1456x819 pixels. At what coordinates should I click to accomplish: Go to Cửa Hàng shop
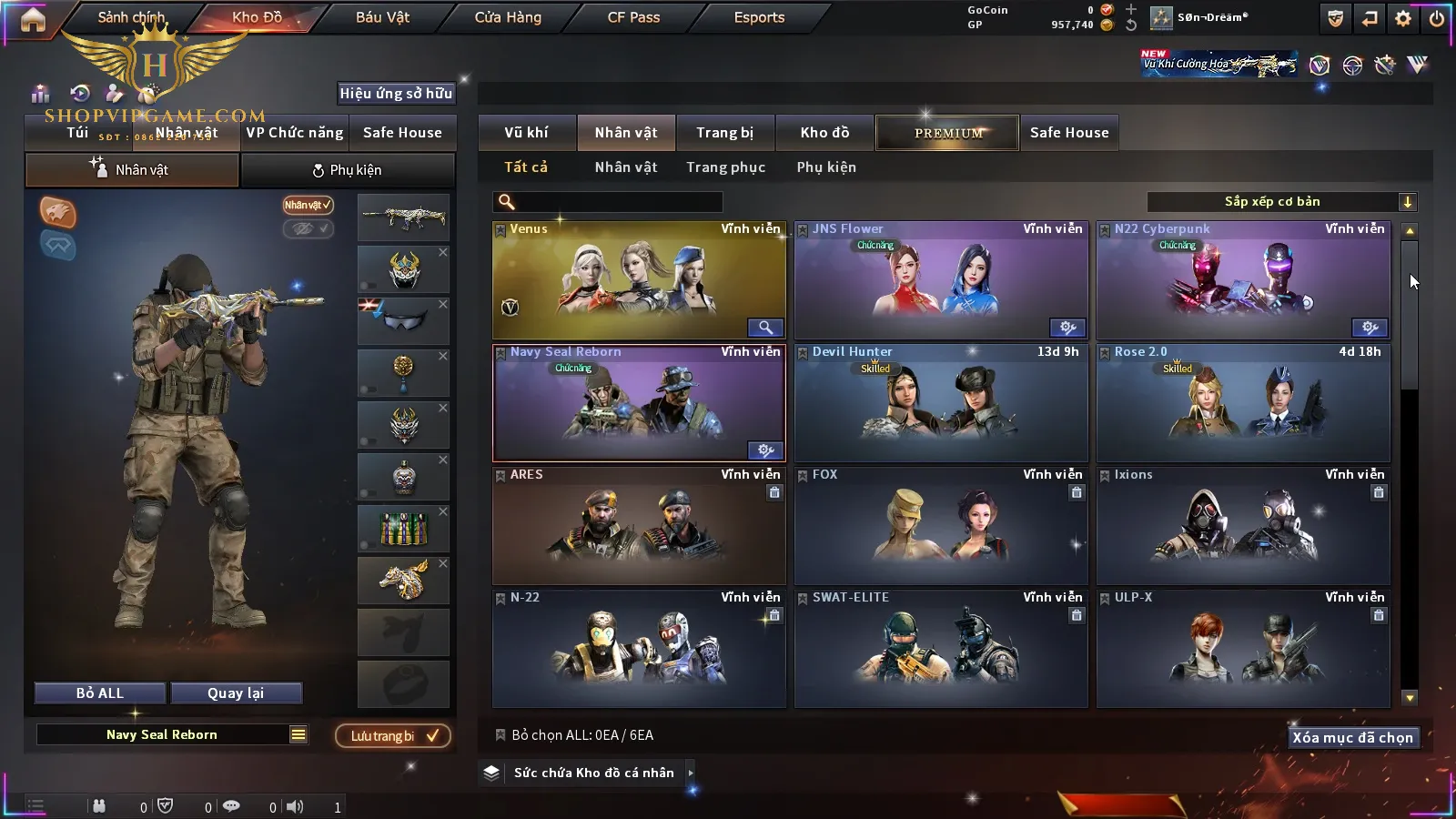(x=508, y=17)
